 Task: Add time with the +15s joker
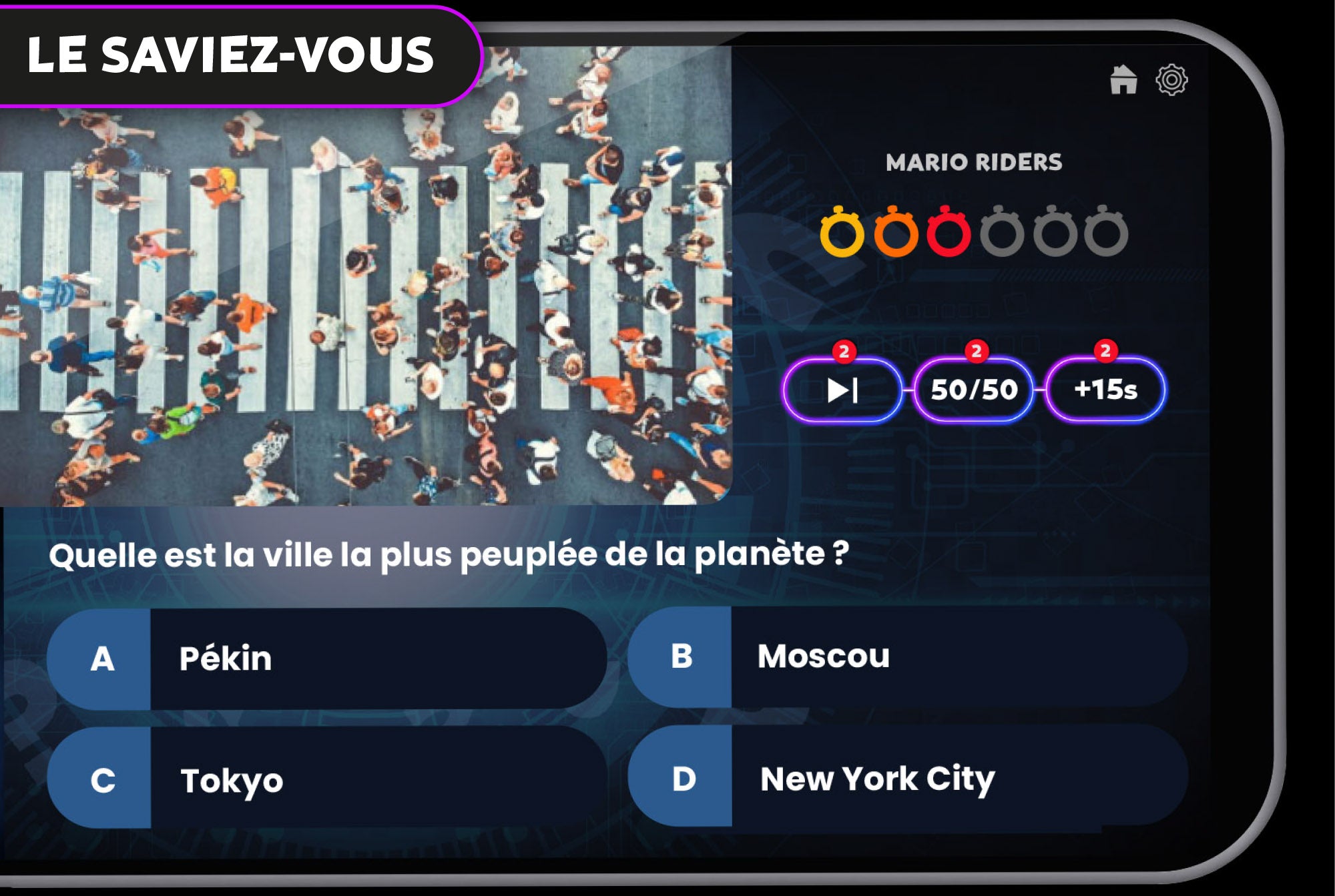tap(1105, 390)
